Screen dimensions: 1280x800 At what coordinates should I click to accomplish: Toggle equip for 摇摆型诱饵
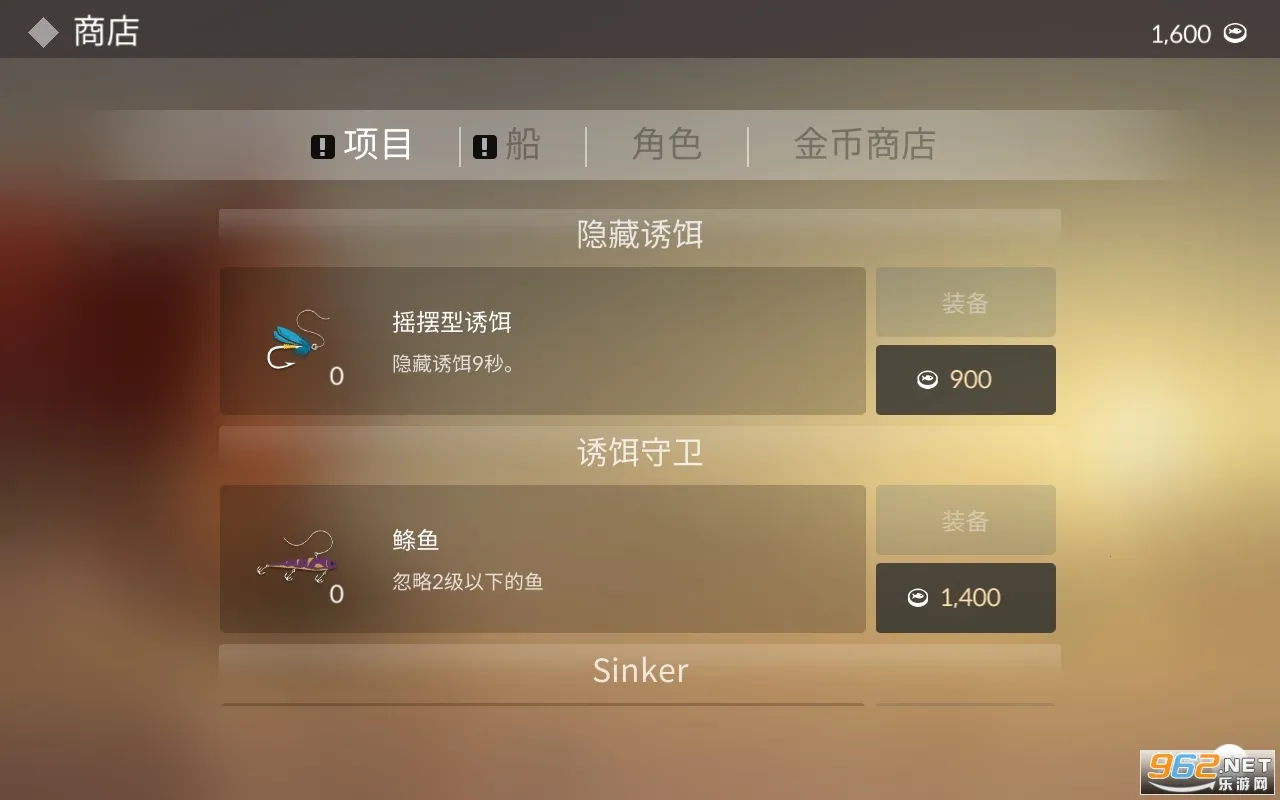(x=965, y=301)
